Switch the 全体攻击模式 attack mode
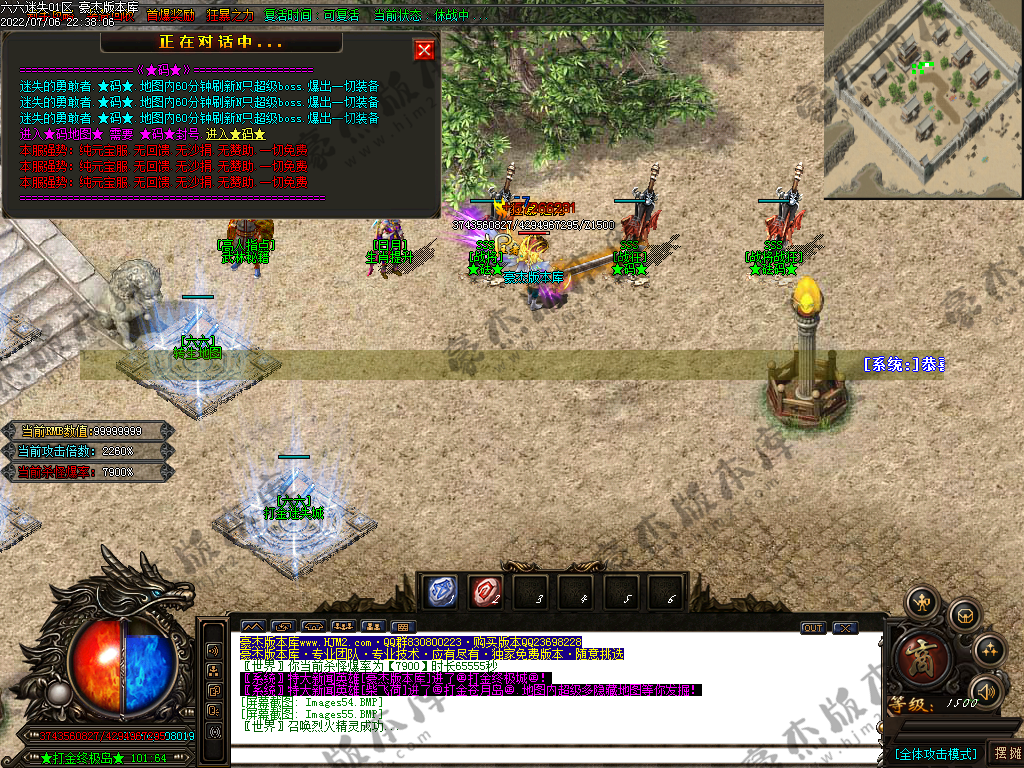1024x768 pixels. tap(936, 753)
